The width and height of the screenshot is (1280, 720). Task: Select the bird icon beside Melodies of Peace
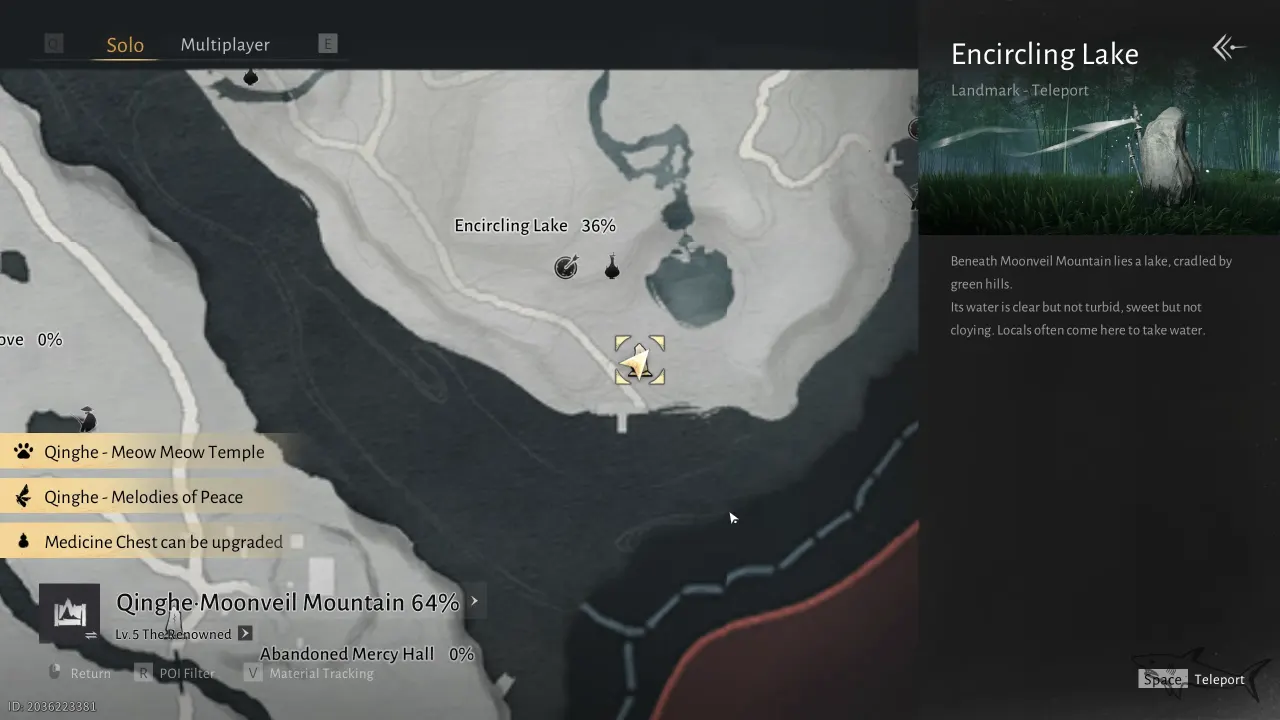pos(24,497)
